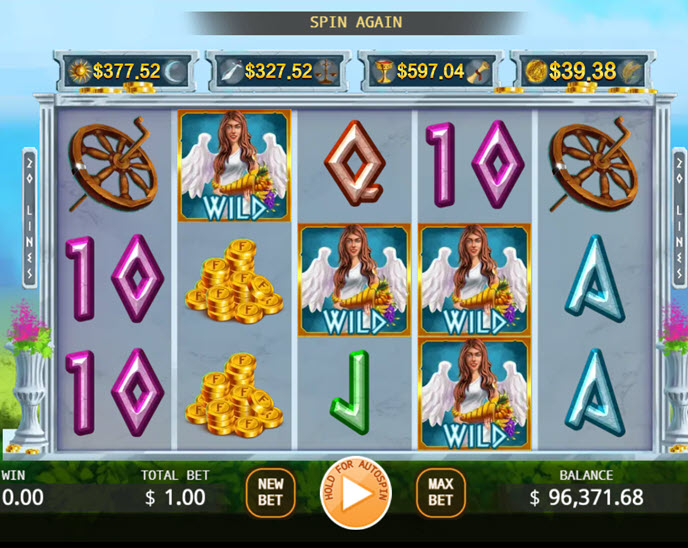The height and width of the screenshot is (548, 688).
Task: Select the $39.38 gold coin jackpot
Action: (x=583, y=71)
